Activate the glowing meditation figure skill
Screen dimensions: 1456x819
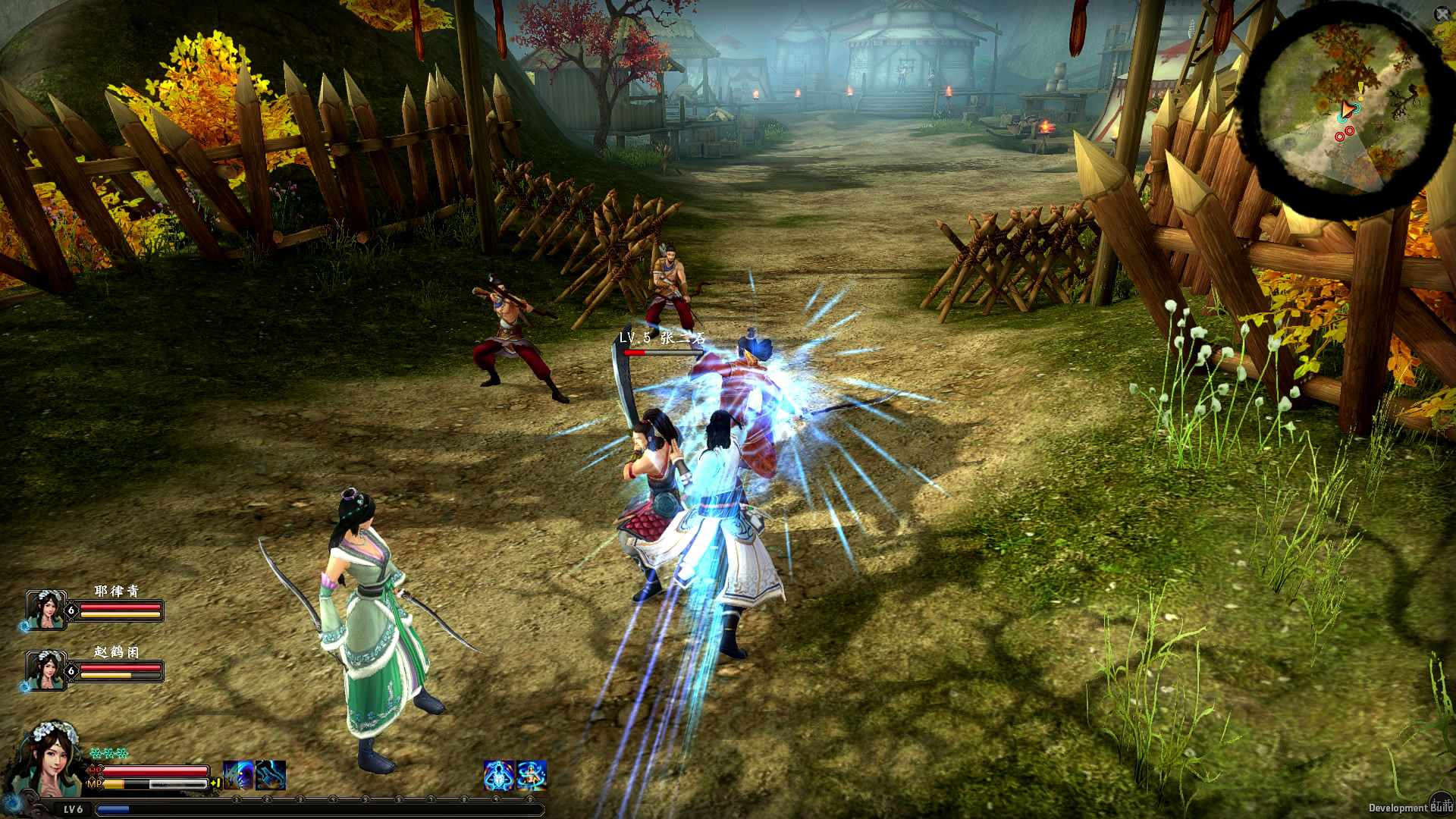[499, 776]
